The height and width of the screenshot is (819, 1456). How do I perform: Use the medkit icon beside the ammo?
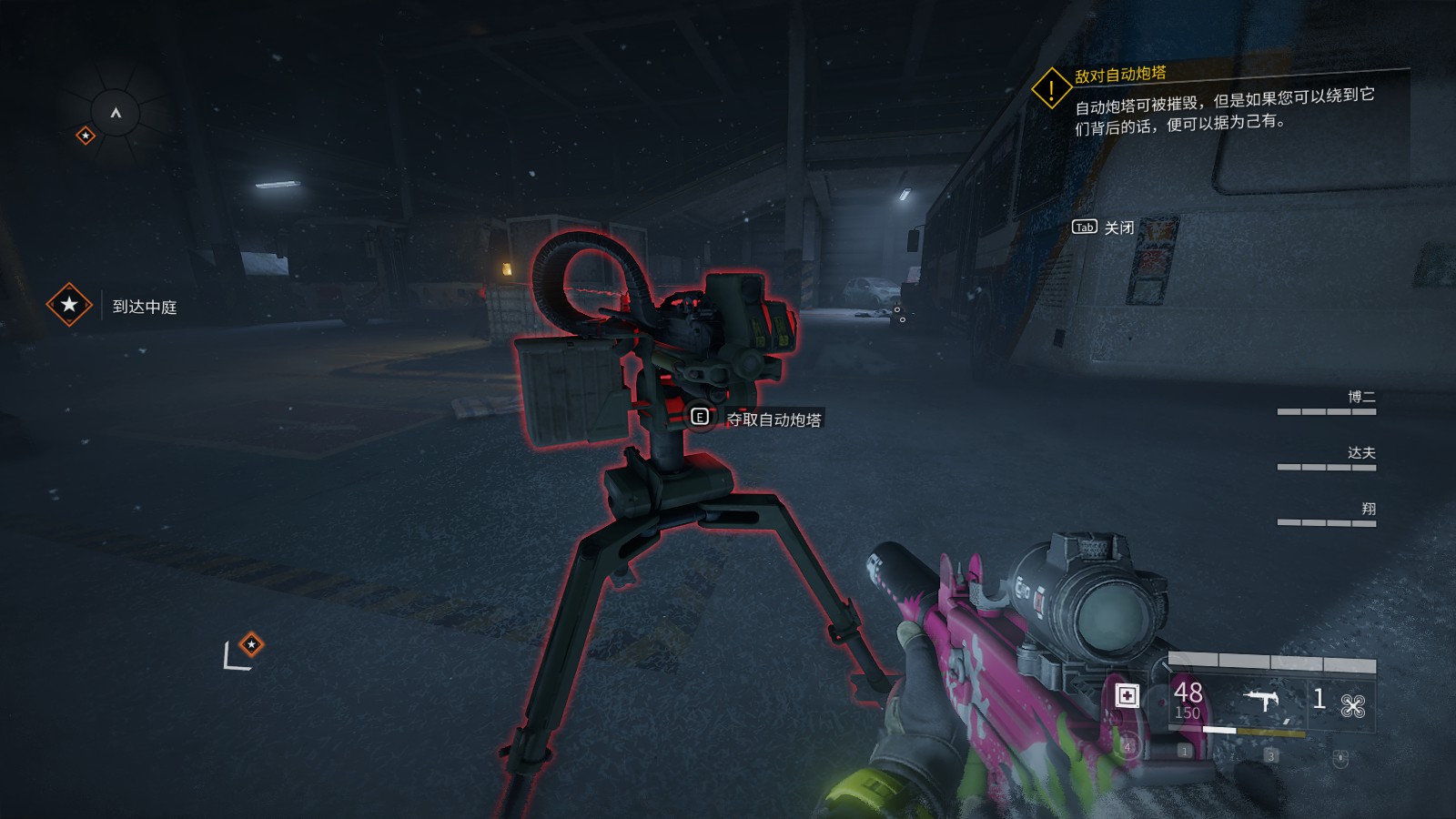(x=1127, y=696)
